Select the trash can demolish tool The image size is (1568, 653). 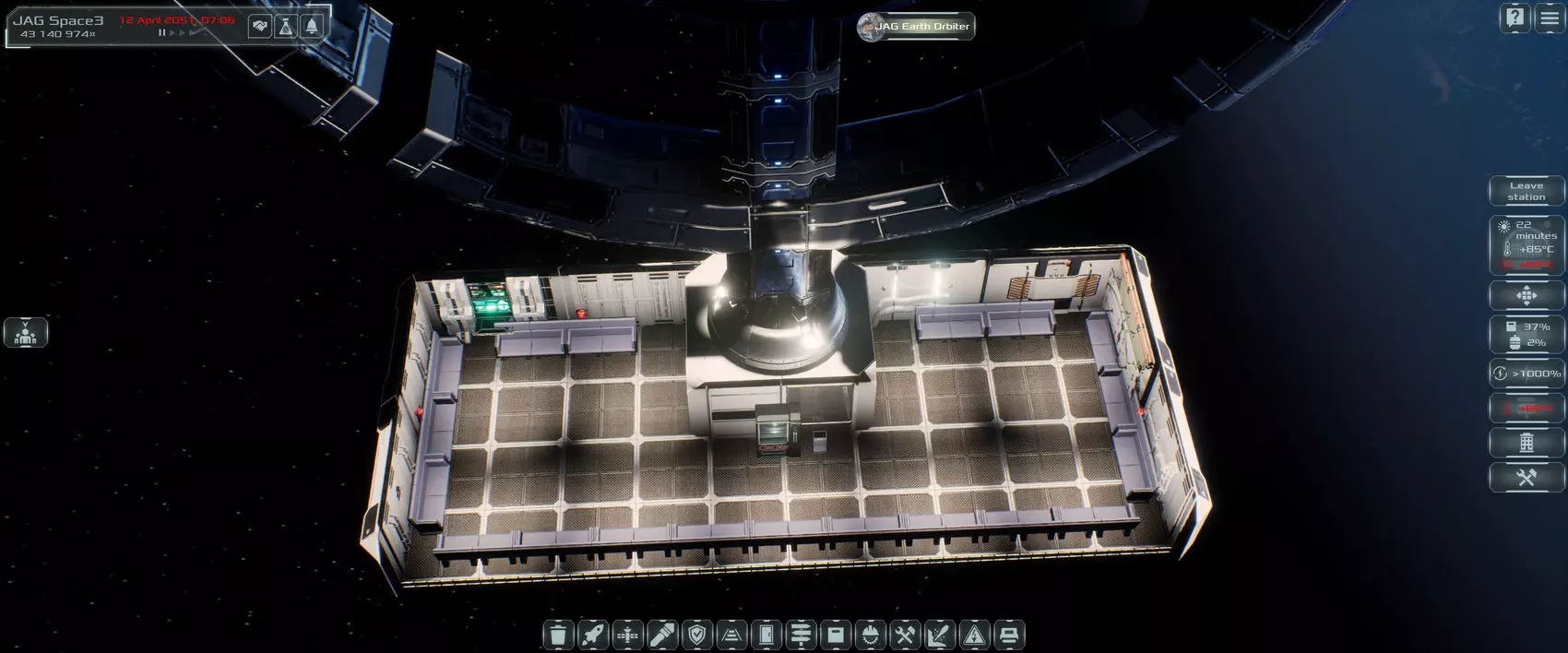pyautogui.click(x=557, y=635)
